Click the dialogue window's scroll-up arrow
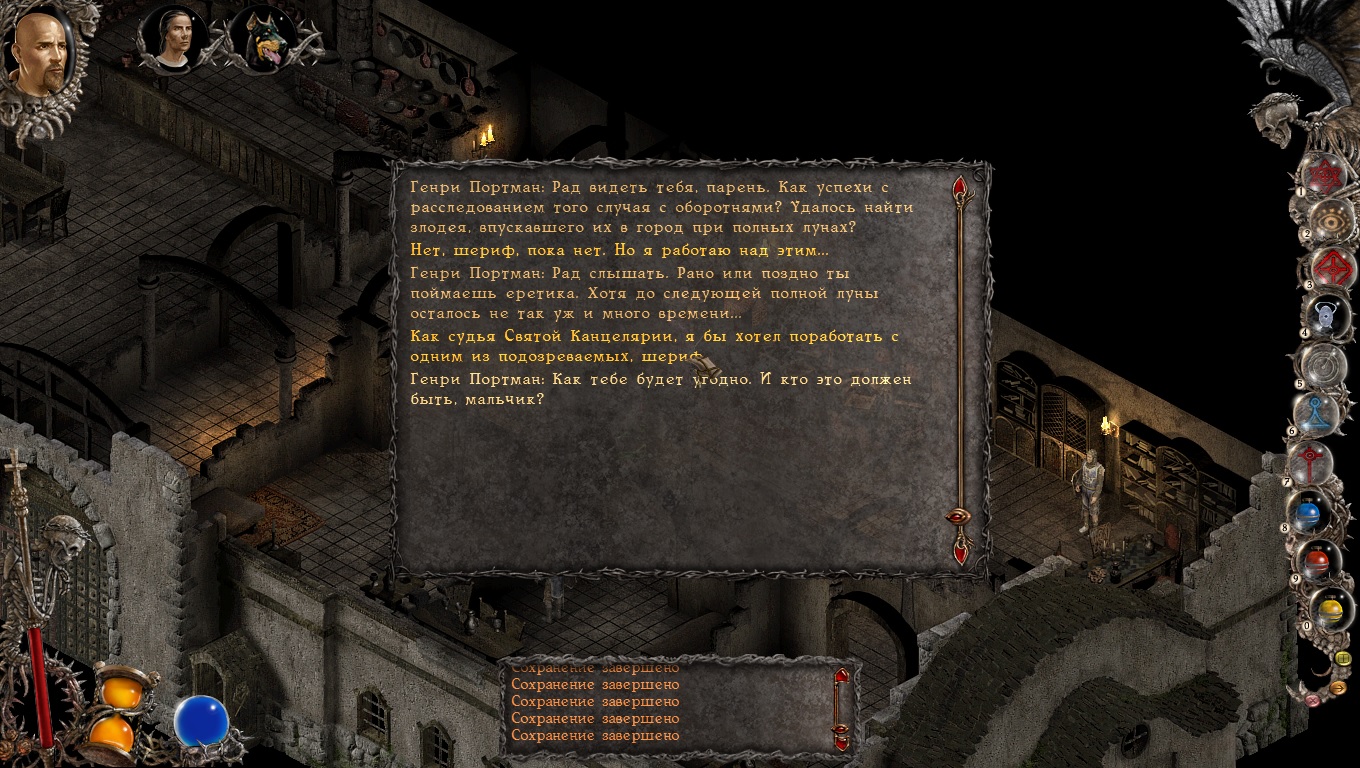This screenshot has width=1360, height=768. pos(960,187)
